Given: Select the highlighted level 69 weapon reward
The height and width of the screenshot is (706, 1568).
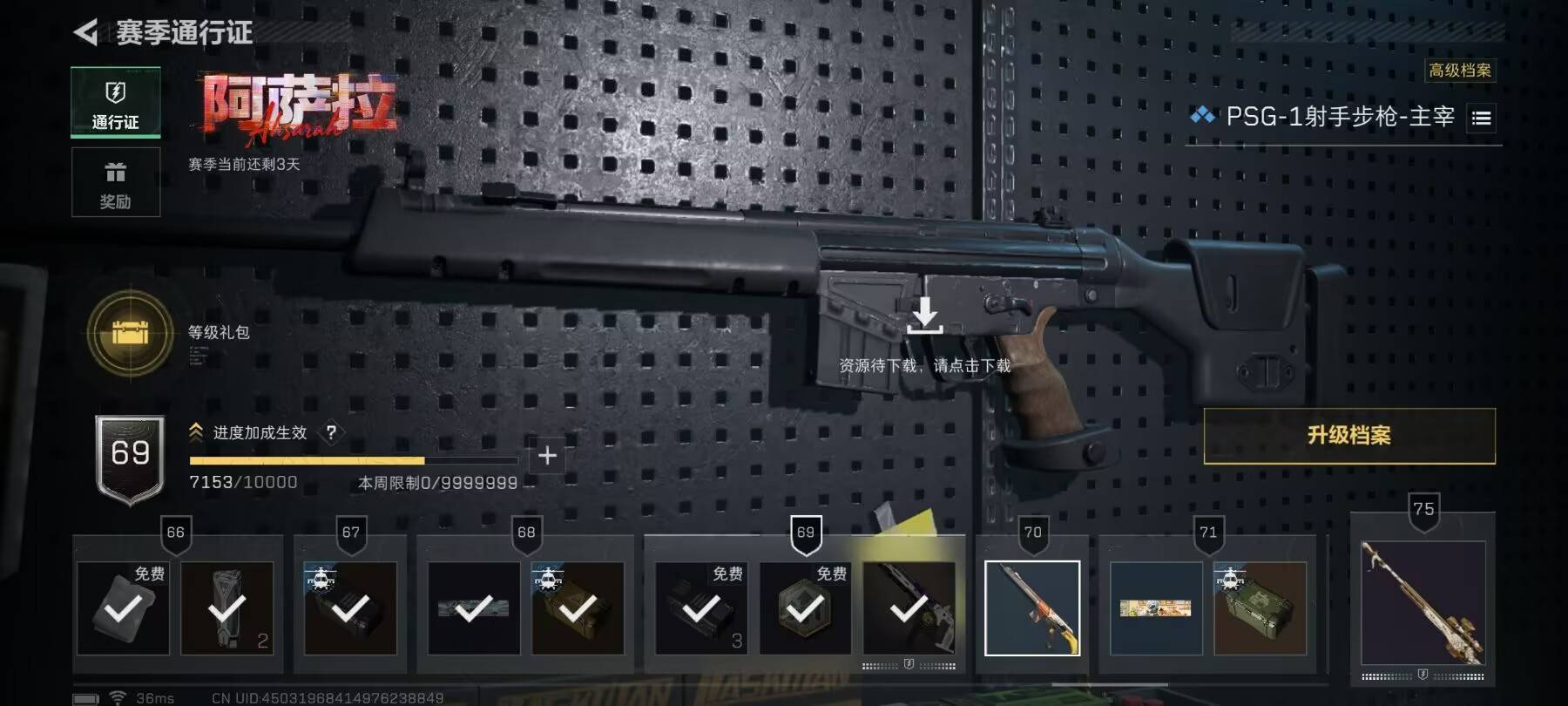Looking at the screenshot, I should tap(909, 608).
